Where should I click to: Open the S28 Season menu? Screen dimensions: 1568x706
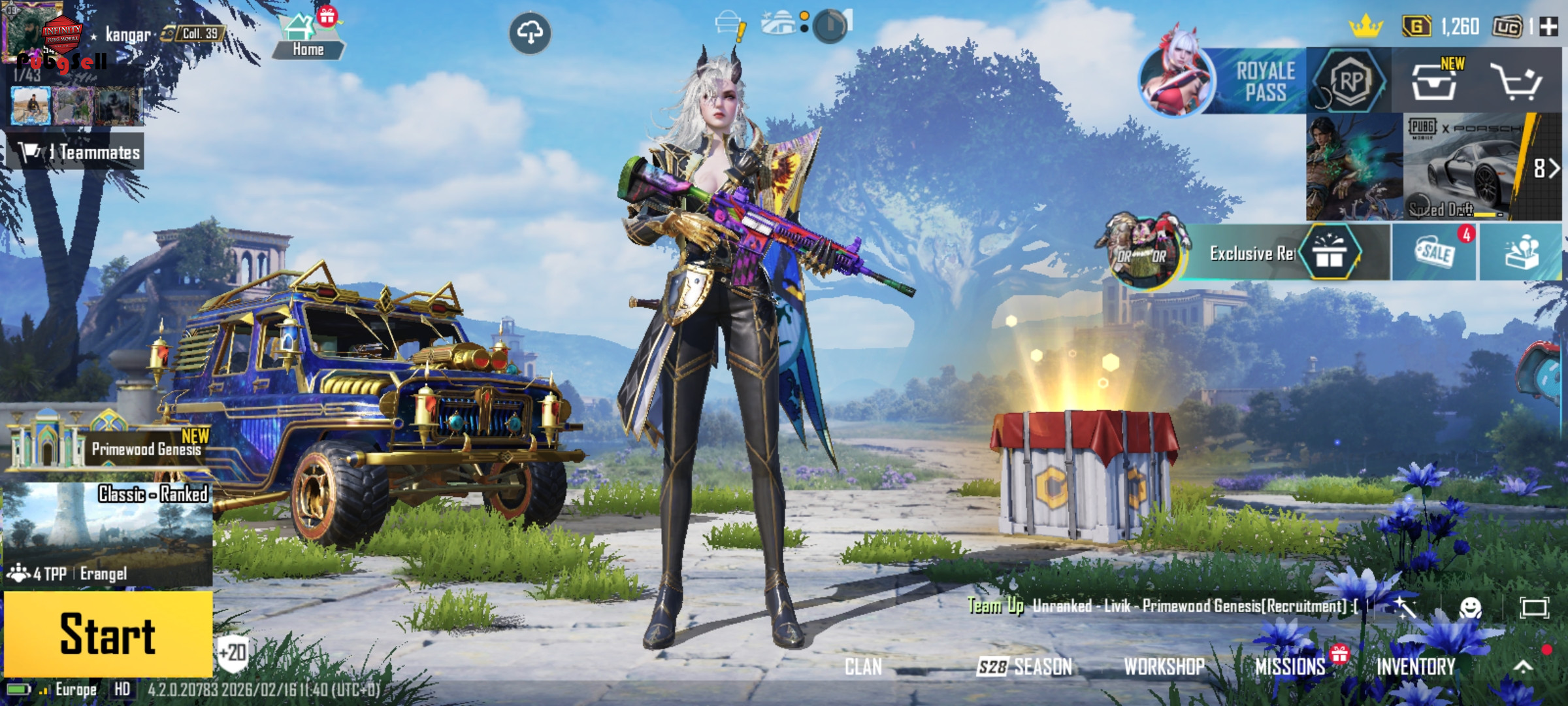click(1024, 667)
